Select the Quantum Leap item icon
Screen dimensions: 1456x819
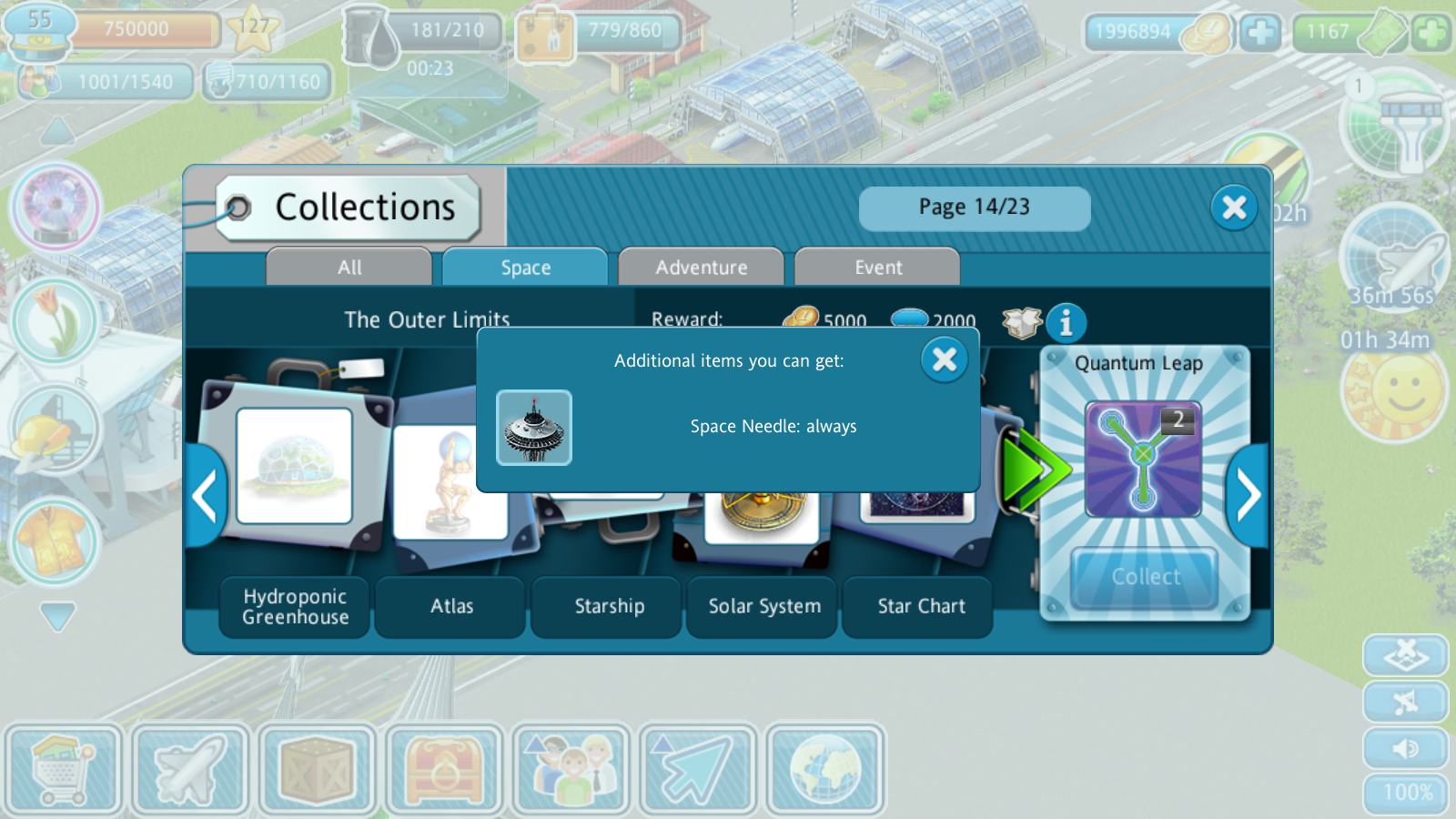click(1143, 460)
